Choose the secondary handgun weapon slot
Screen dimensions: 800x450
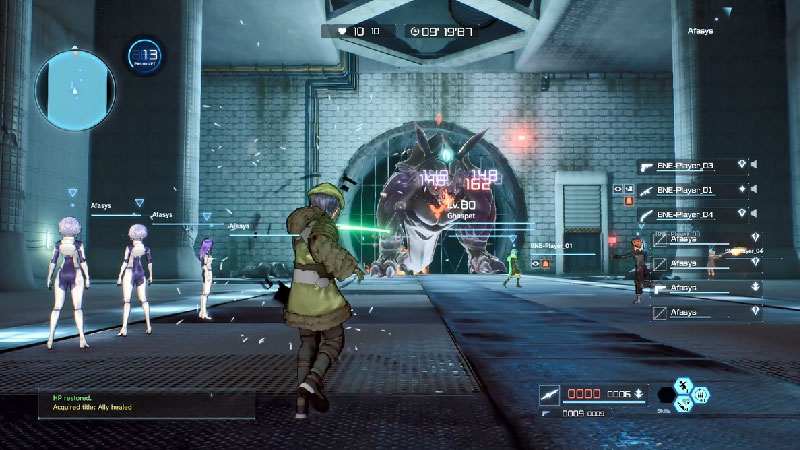click(546, 412)
